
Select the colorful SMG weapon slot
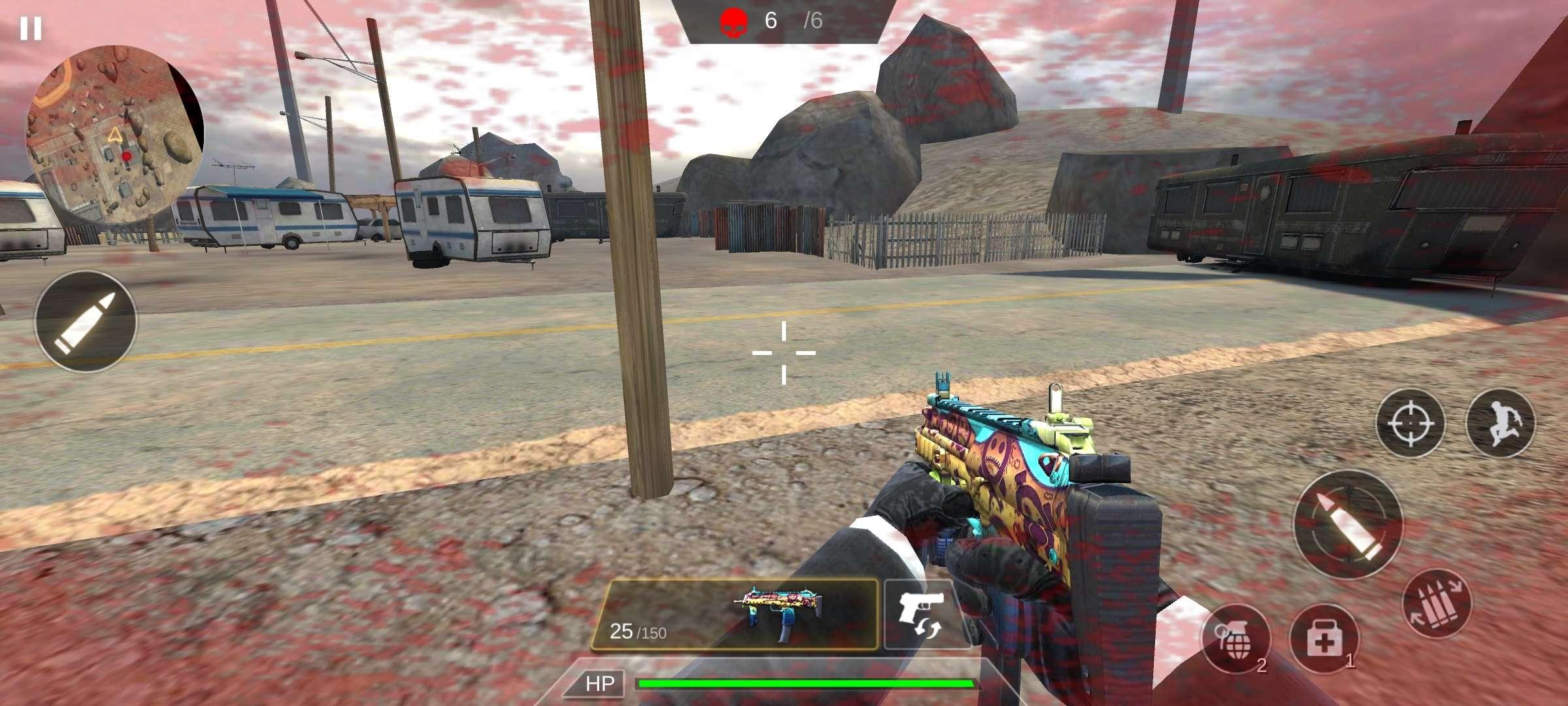click(734, 614)
